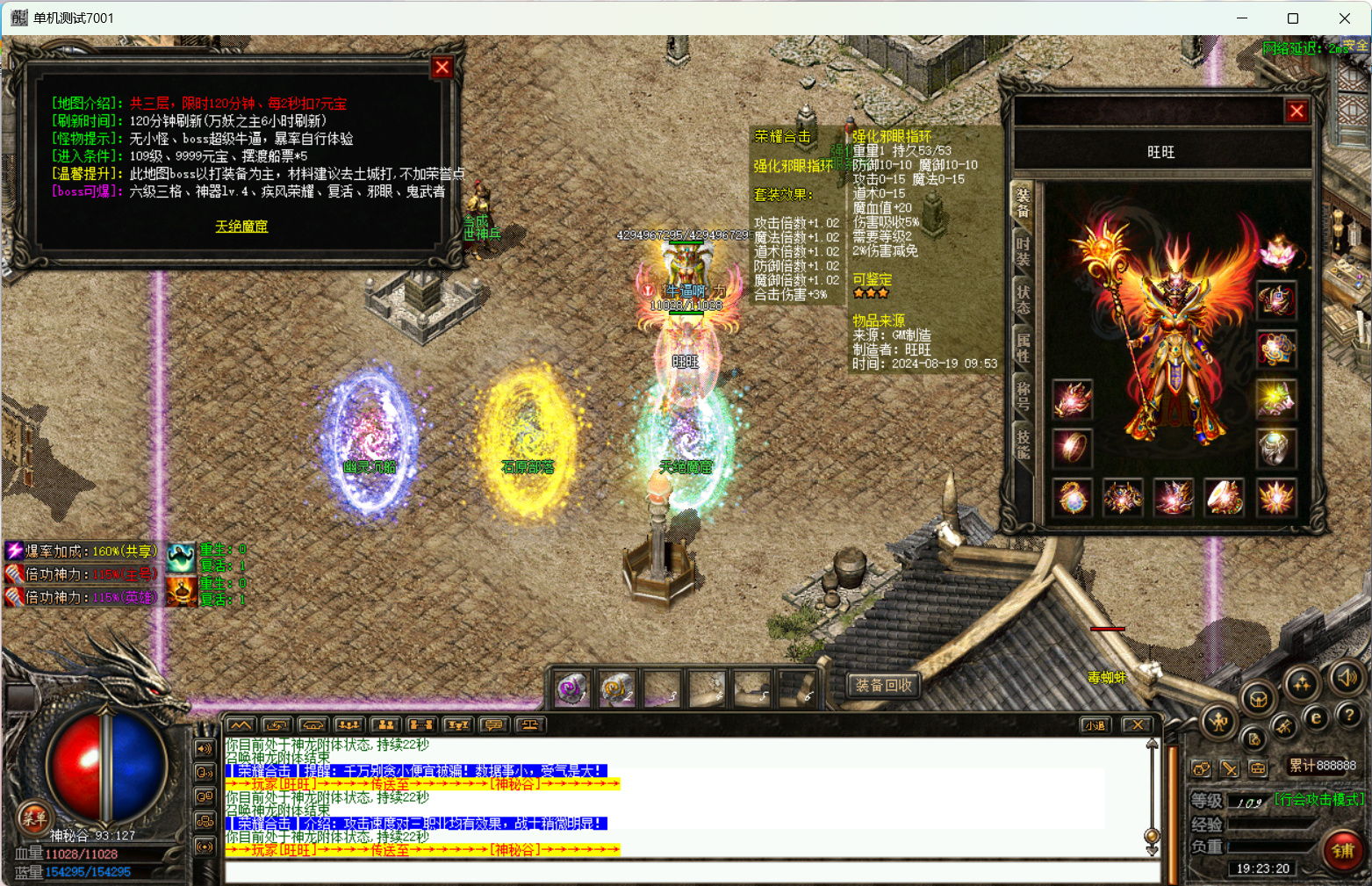Switch to the 技能 skills tab
This screenshot has width=1372, height=886.
tap(1023, 443)
